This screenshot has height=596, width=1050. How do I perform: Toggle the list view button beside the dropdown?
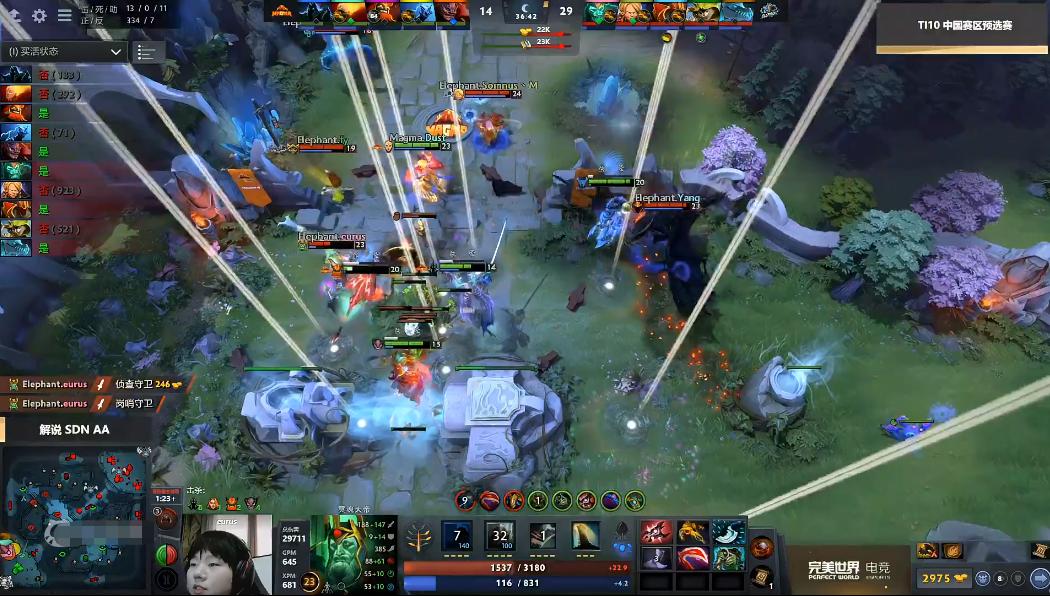147,52
